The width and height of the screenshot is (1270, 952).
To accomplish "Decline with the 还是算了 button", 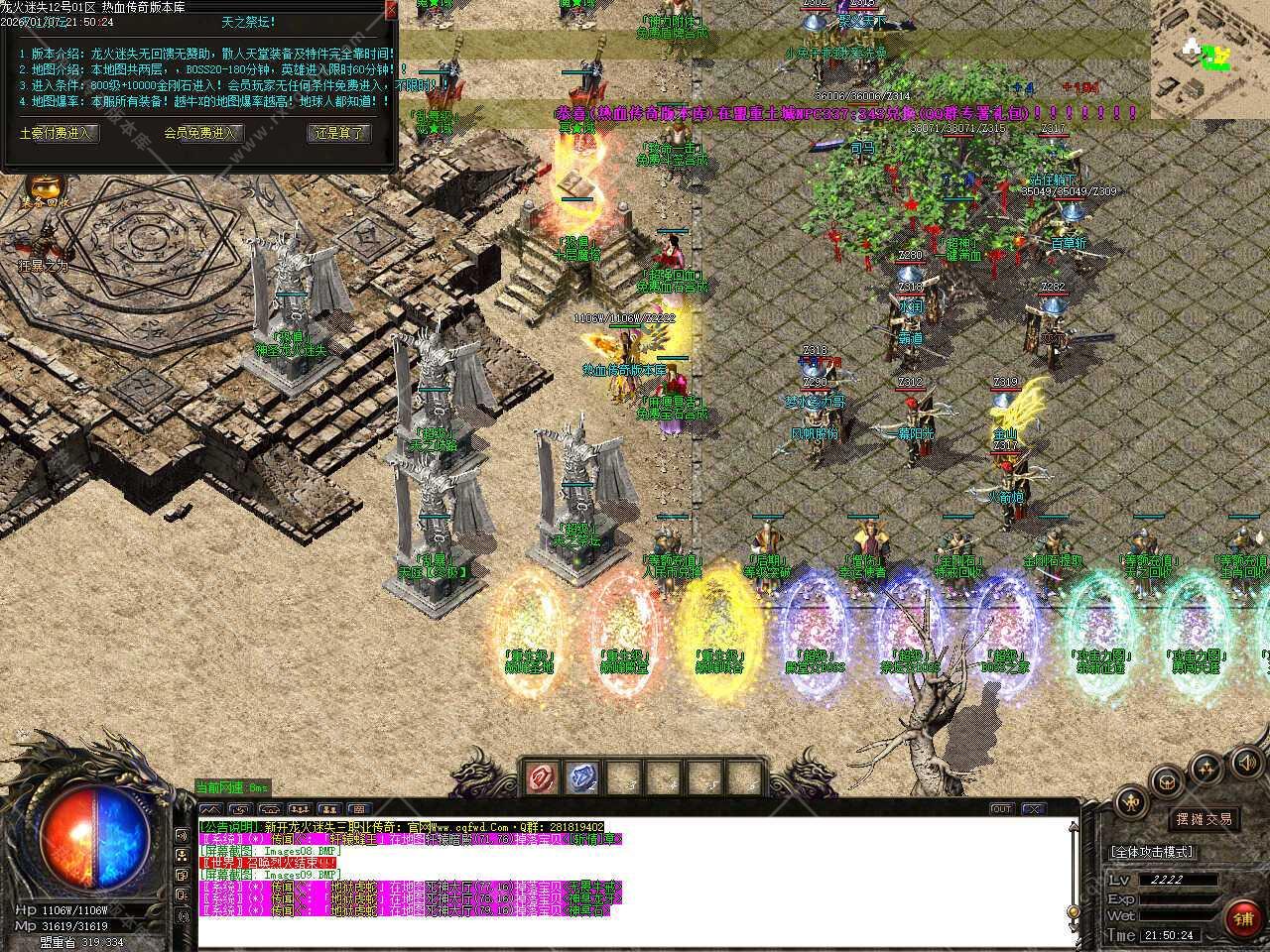I will pos(339,133).
